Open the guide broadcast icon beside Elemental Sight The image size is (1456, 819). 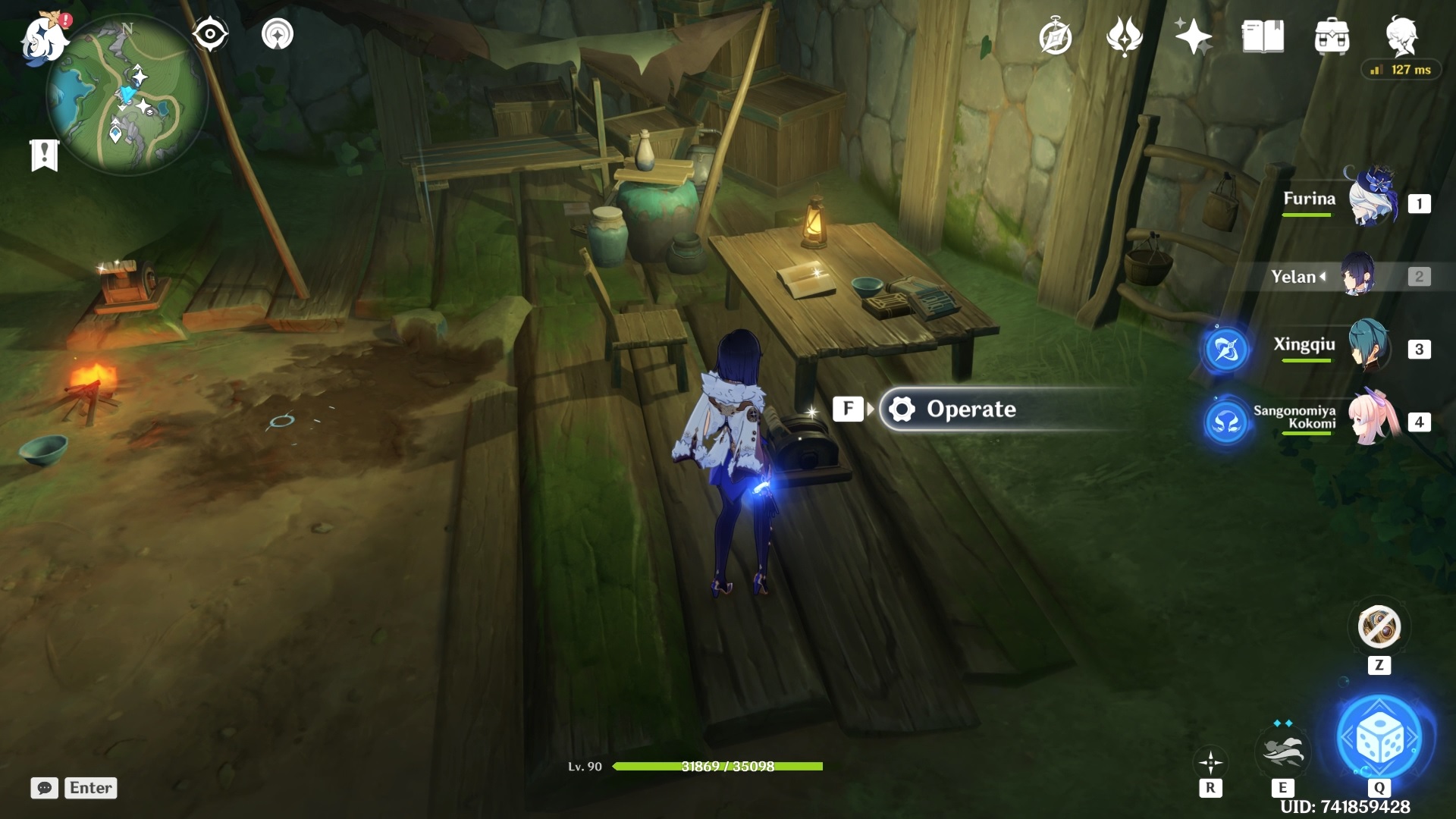click(x=278, y=33)
